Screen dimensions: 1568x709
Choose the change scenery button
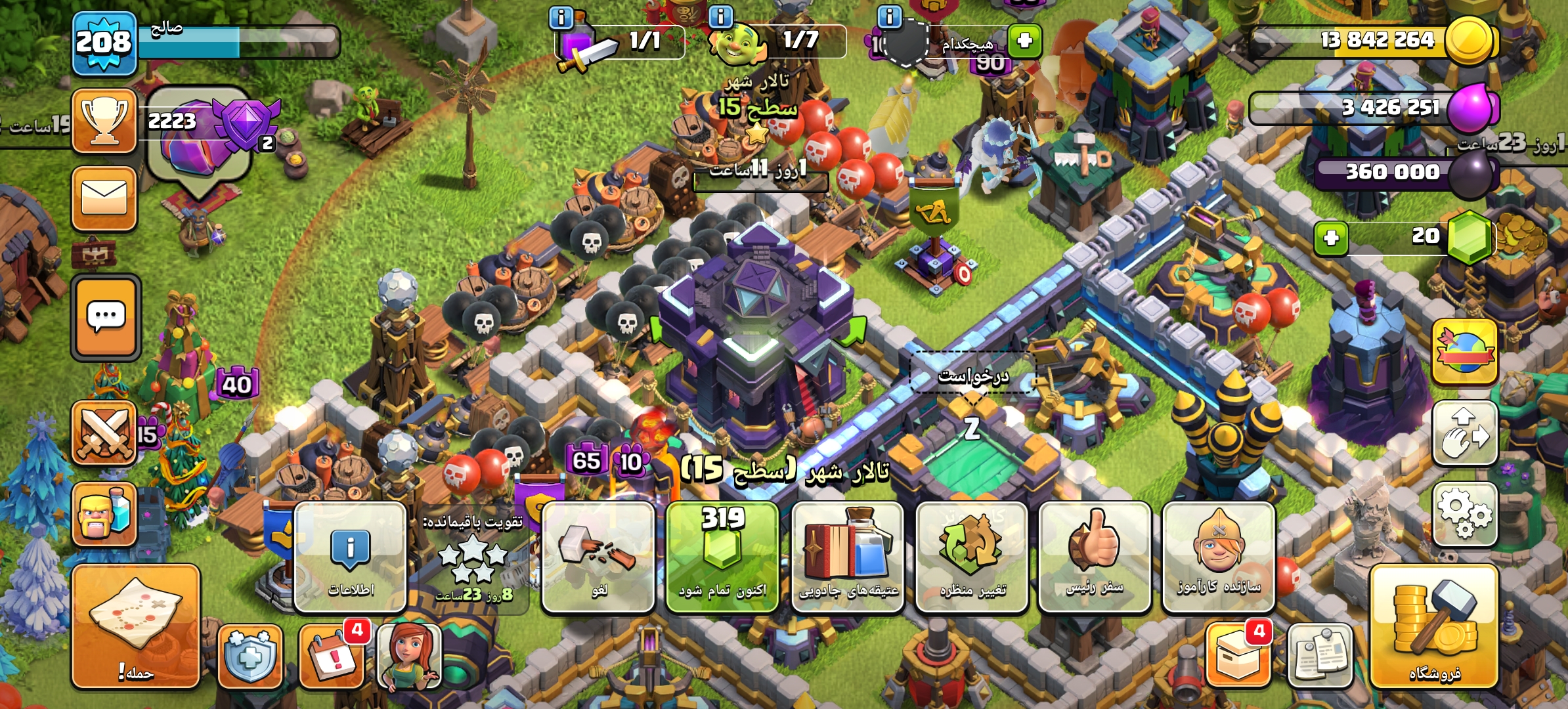(972, 557)
